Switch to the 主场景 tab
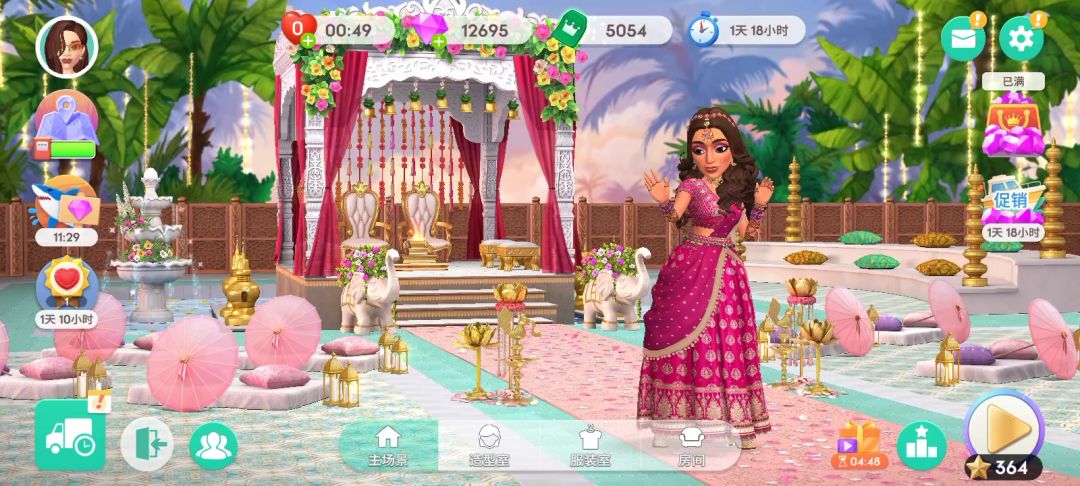The image size is (1080, 486). tap(387, 446)
